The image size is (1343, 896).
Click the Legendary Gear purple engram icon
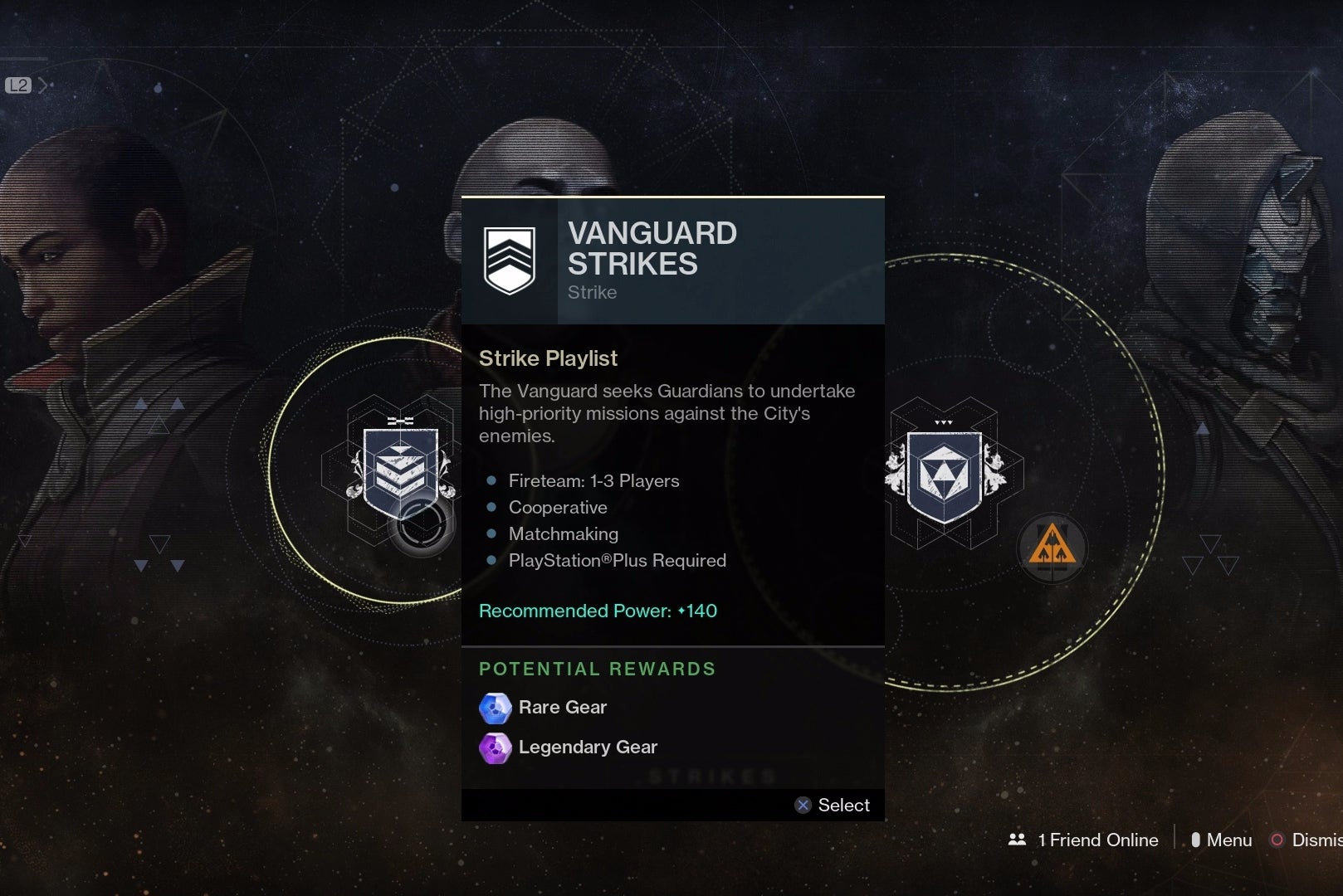pyautogui.click(x=495, y=747)
